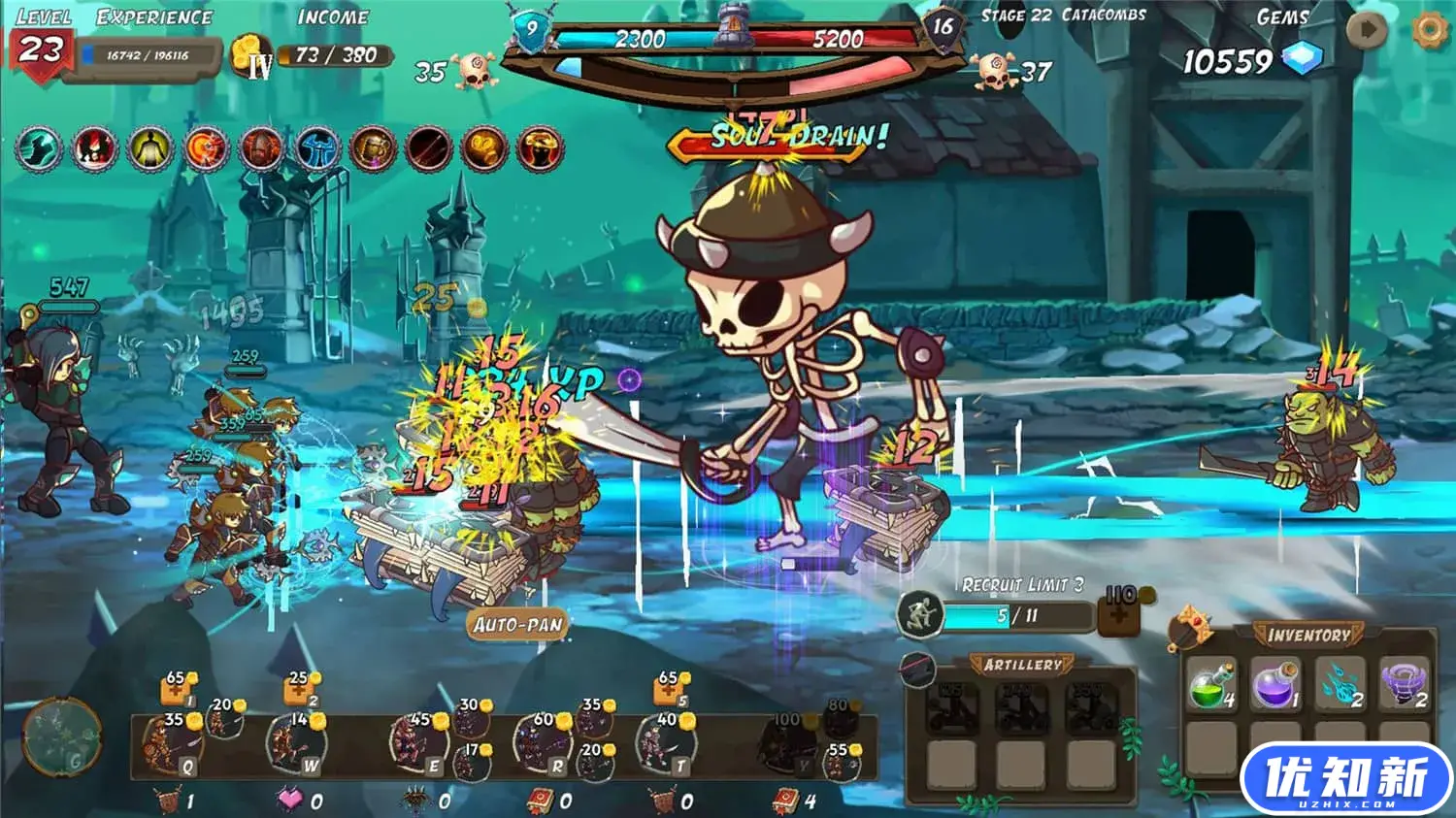Image resolution: width=1456 pixels, height=818 pixels.
Task: Activate the yellow glowing figure ability
Action: [x=150, y=149]
